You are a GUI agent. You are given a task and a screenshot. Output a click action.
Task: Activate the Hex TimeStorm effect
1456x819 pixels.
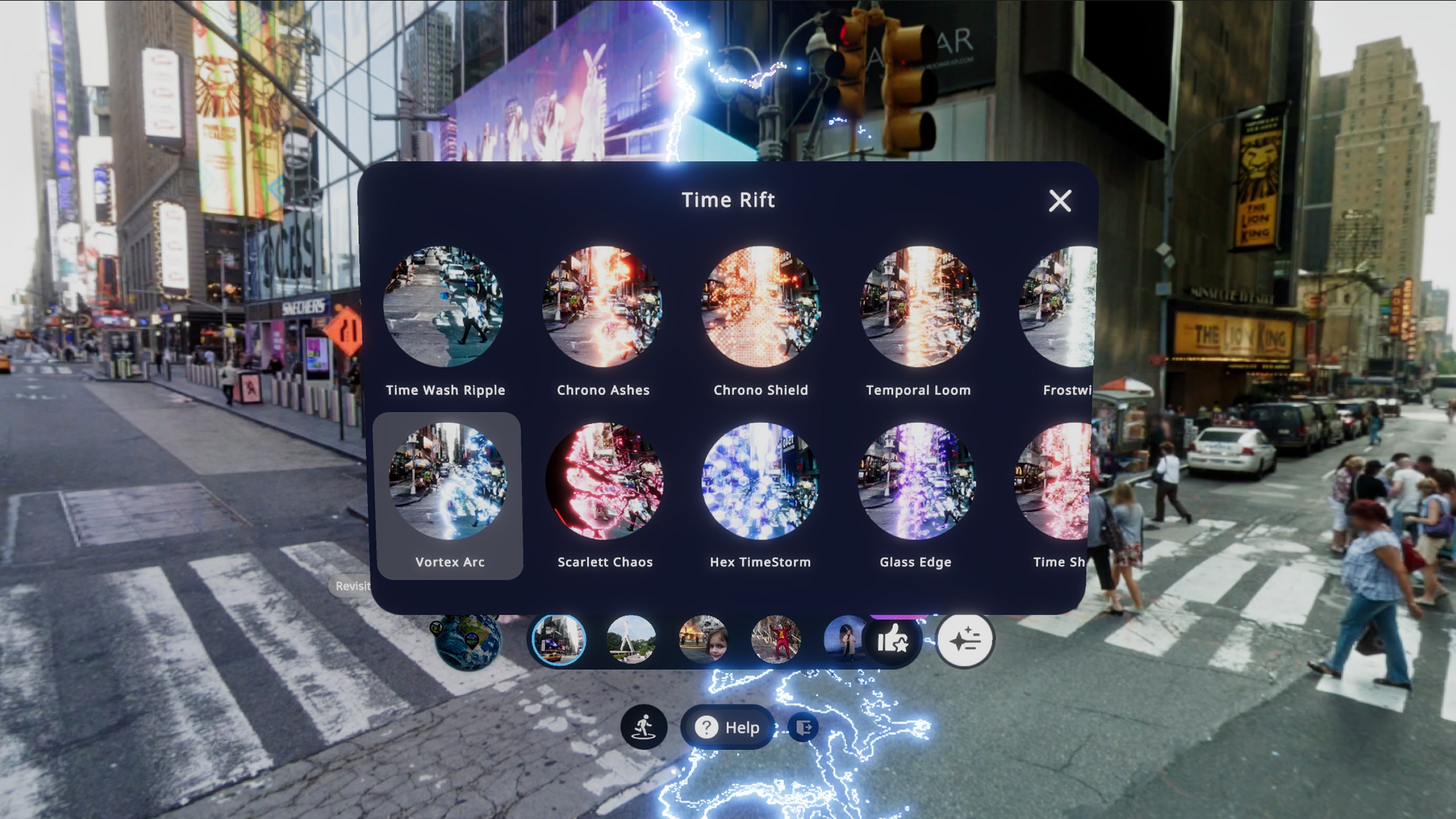point(760,481)
